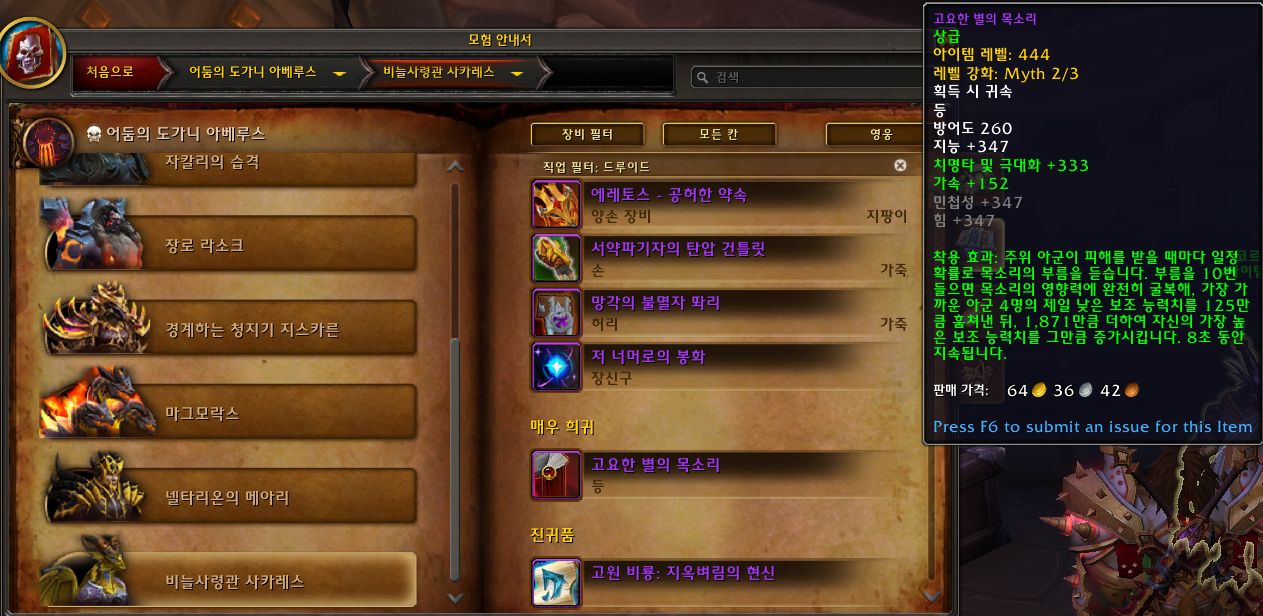Select boss 경계하는 청지기 지스카른
1263x616 pixels.
pos(230,329)
